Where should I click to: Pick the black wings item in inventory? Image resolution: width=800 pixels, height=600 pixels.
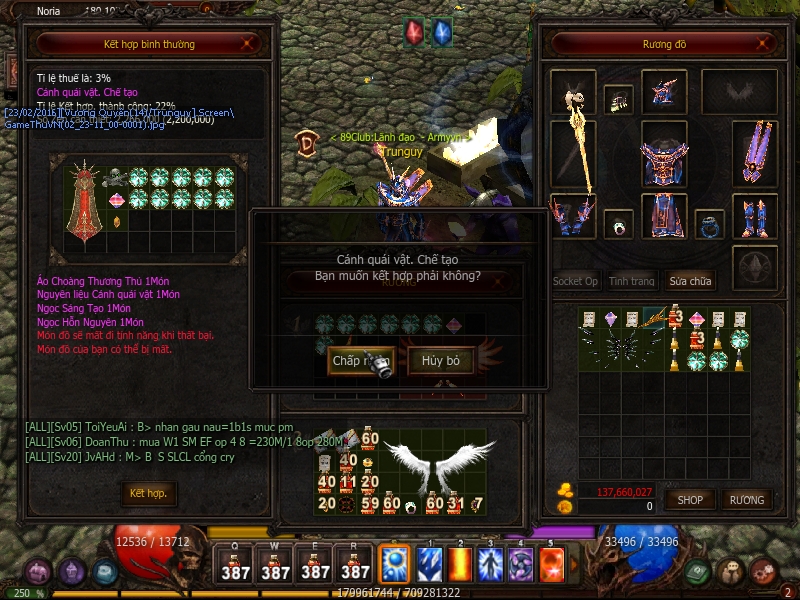(x=628, y=345)
